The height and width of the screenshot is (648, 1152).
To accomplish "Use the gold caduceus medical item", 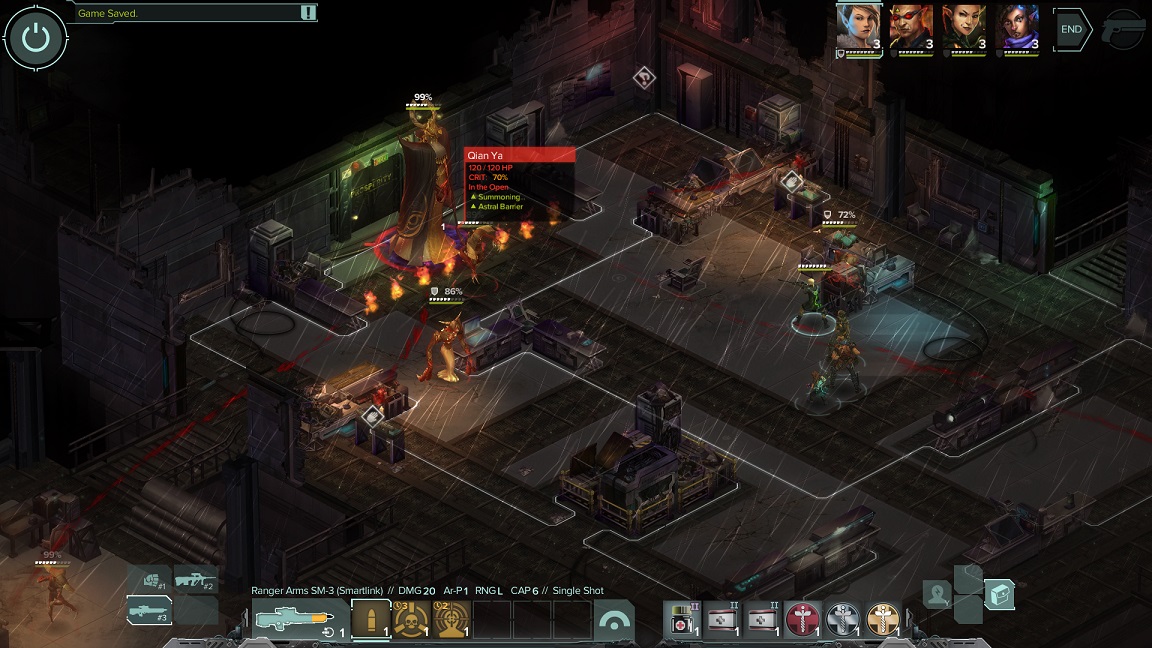I will click(x=883, y=620).
